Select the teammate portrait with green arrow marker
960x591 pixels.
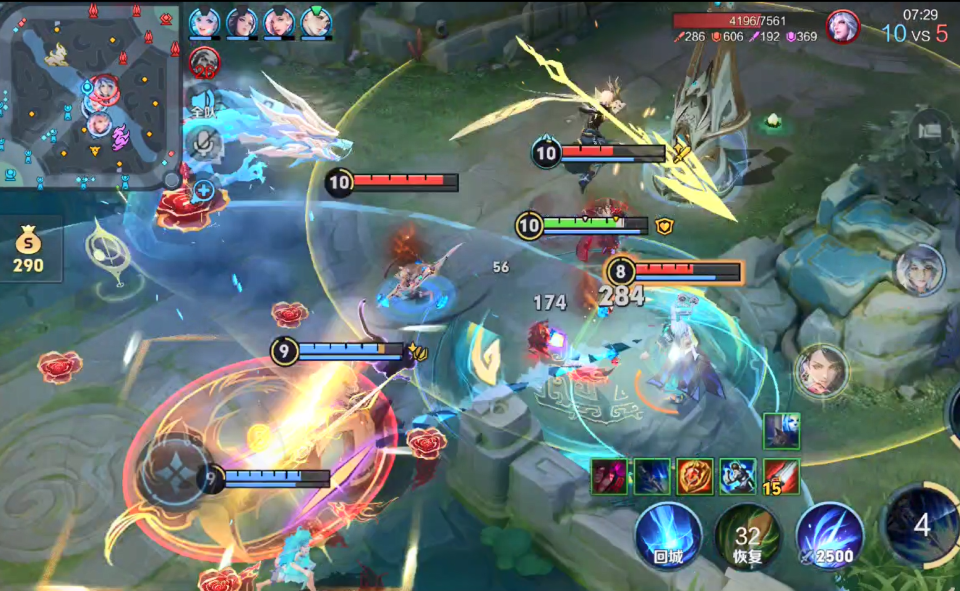tap(316, 22)
